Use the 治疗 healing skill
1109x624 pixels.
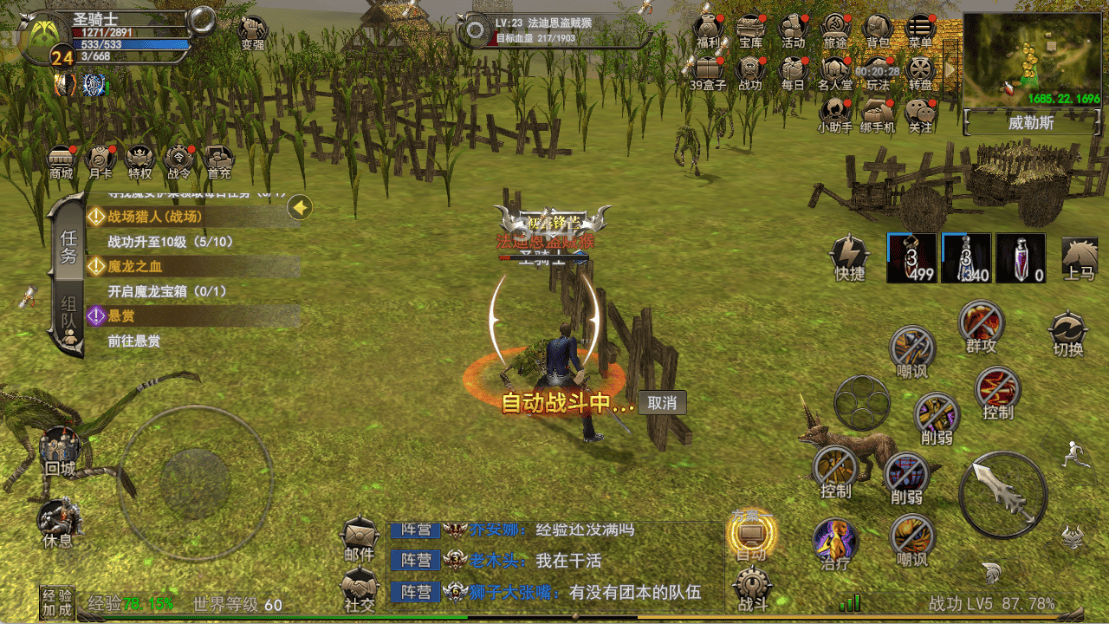[x=834, y=543]
